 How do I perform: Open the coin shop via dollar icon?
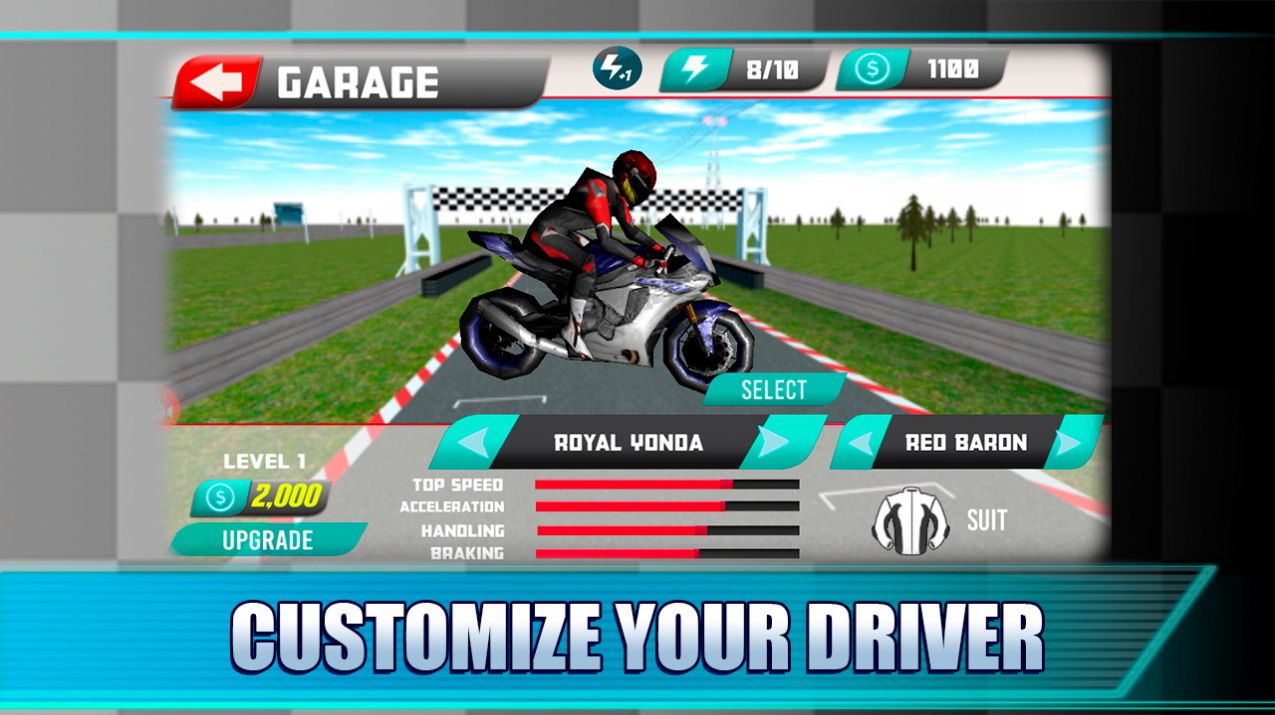pyautogui.click(x=872, y=70)
